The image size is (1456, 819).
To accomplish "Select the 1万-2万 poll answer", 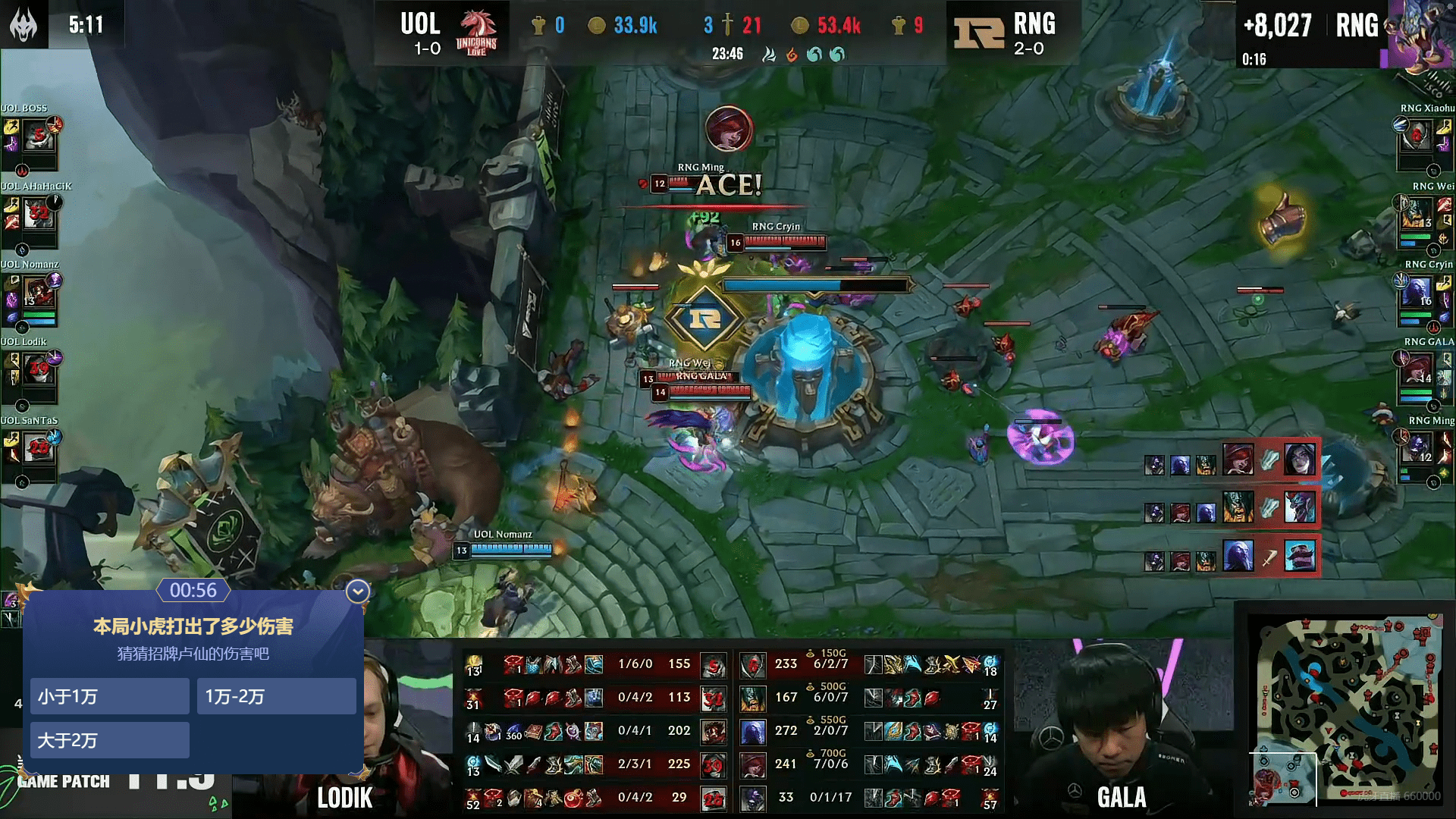I will pos(276,696).
